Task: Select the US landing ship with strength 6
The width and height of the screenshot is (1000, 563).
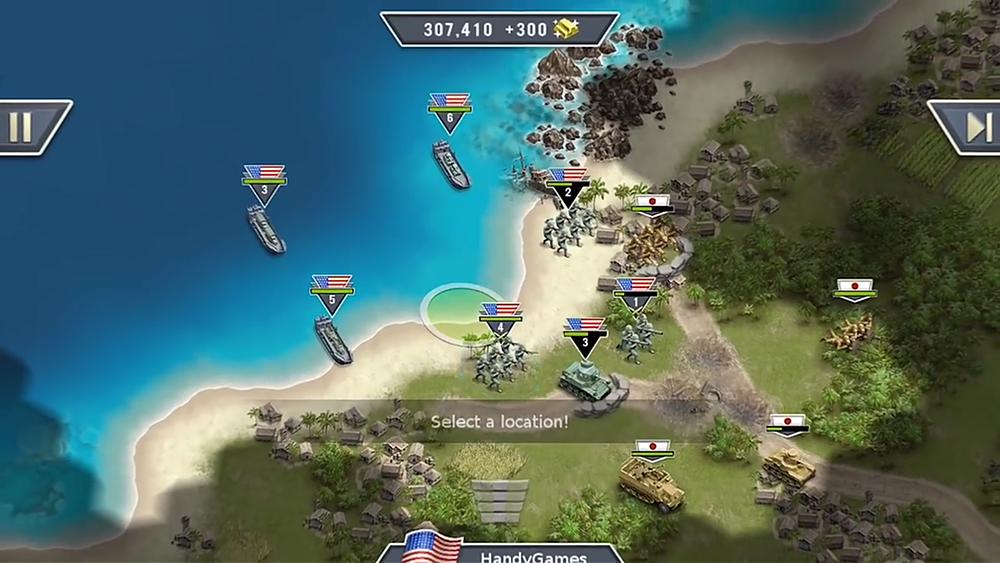Action: click(450, 163)
